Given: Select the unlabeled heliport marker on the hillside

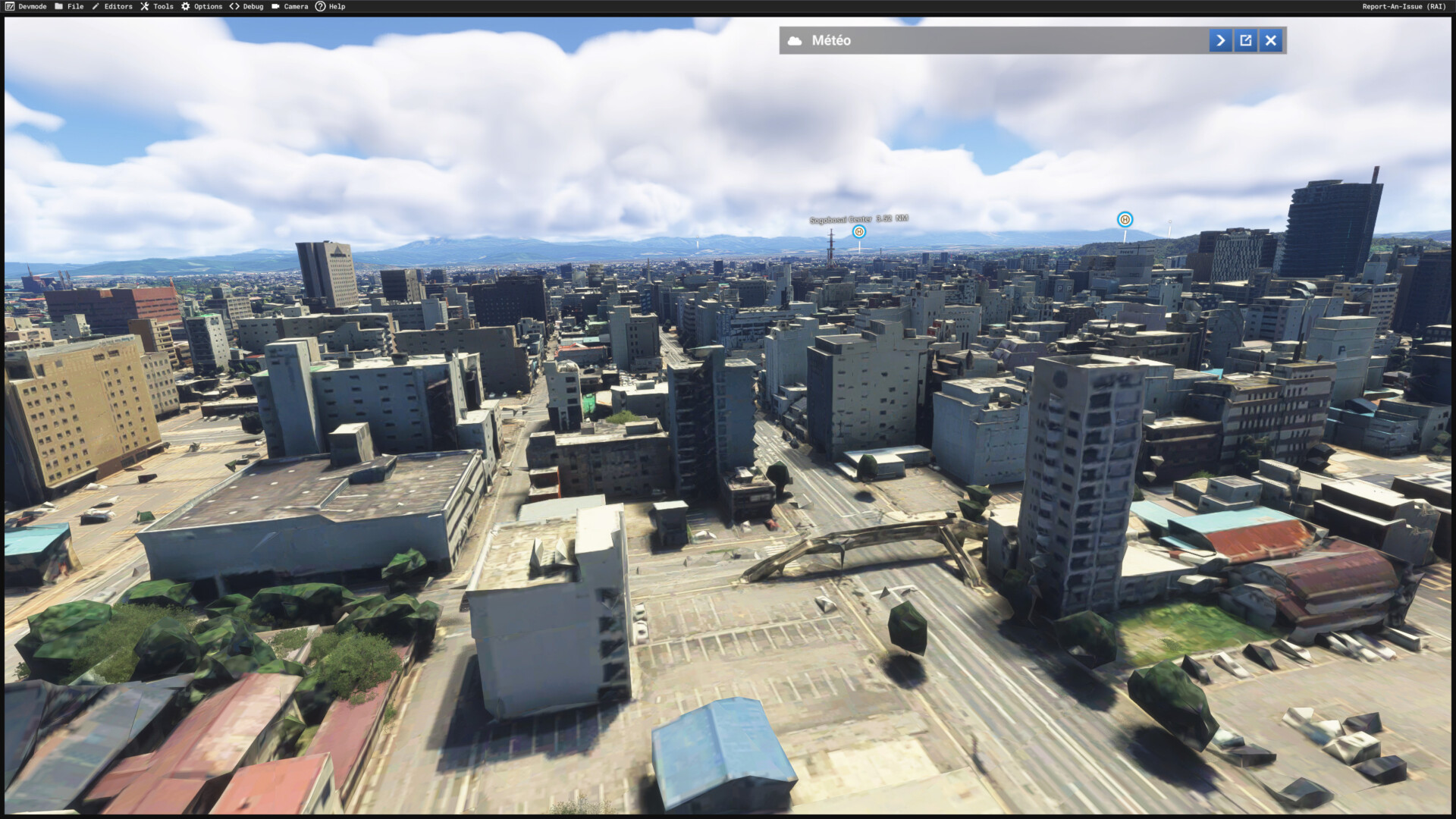Looking at the screenshot, I should coord(1125,219).
